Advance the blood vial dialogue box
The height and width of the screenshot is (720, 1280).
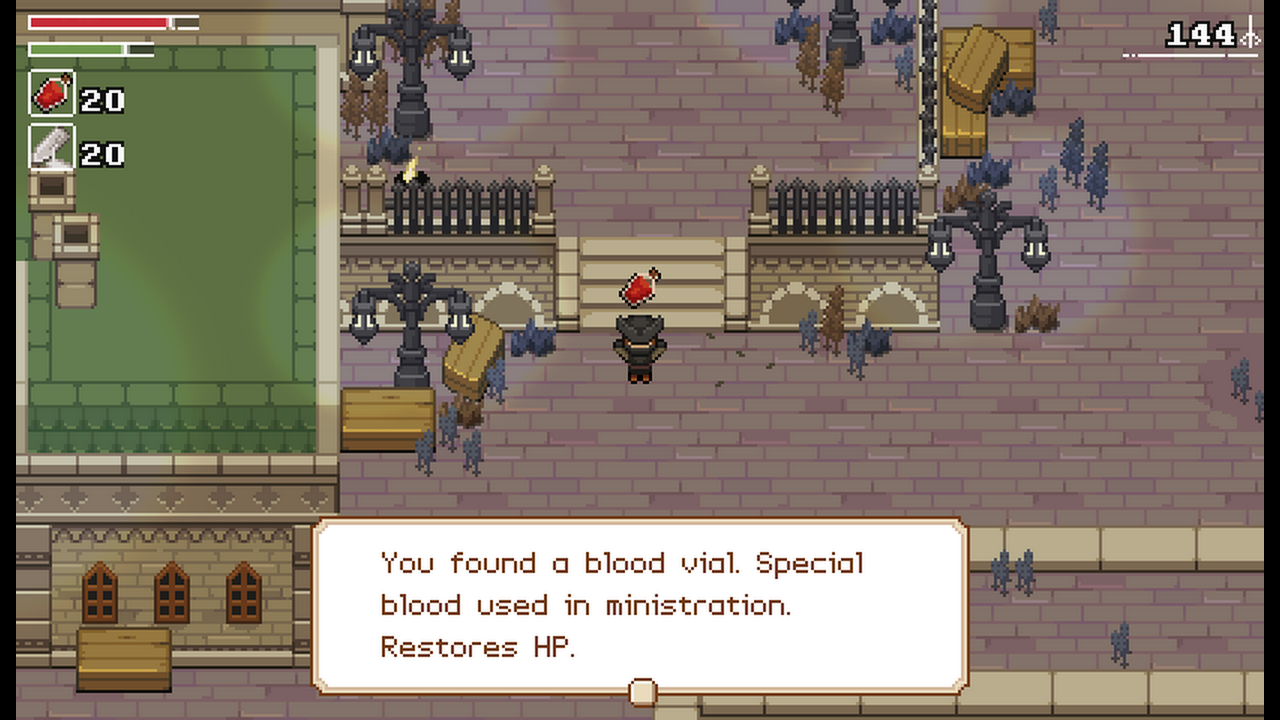pos(640,604)
